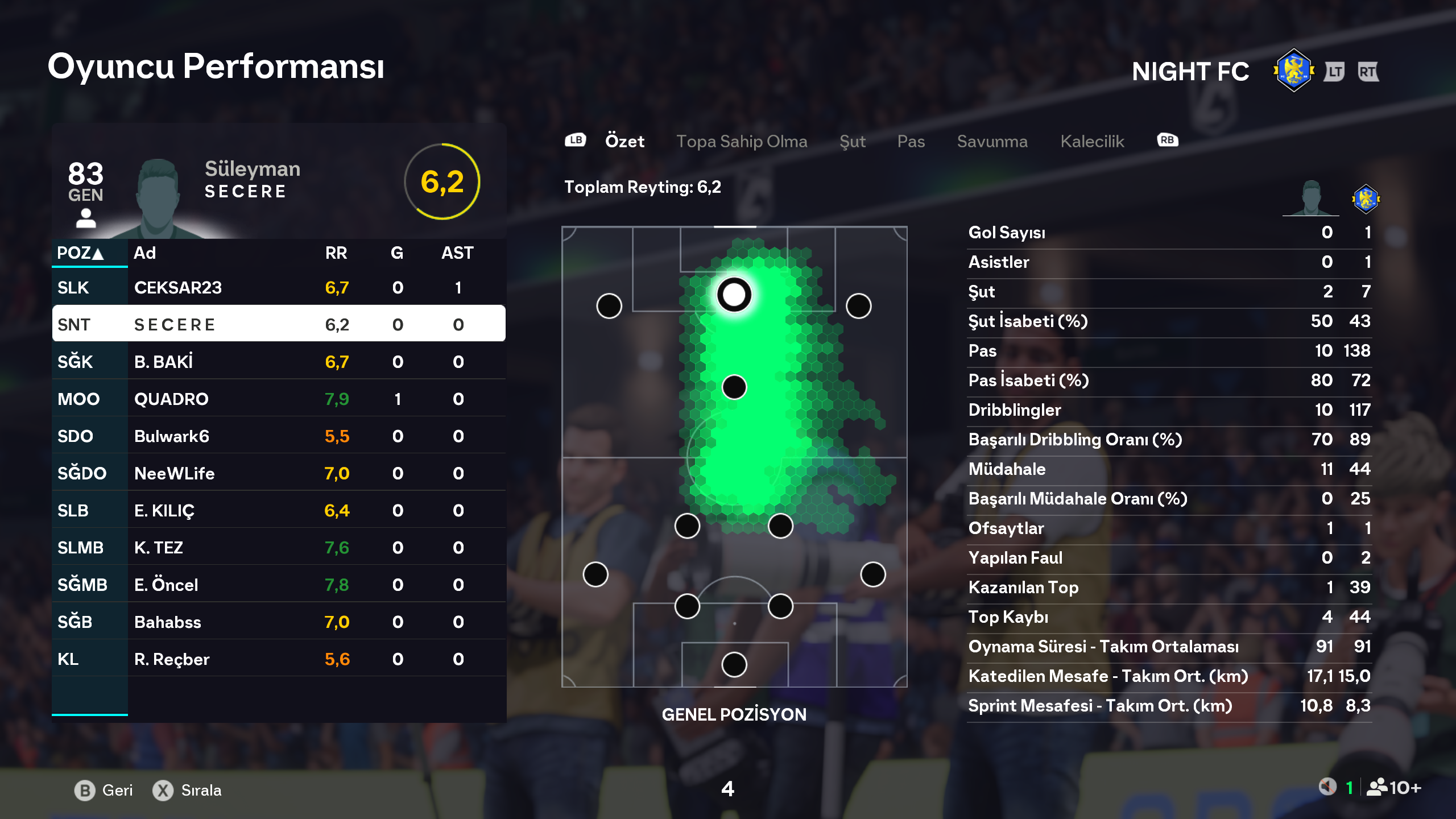Viewport: 1456px width, 819px height.
Task: Select the Pas tab
Action: pos(911,142)
